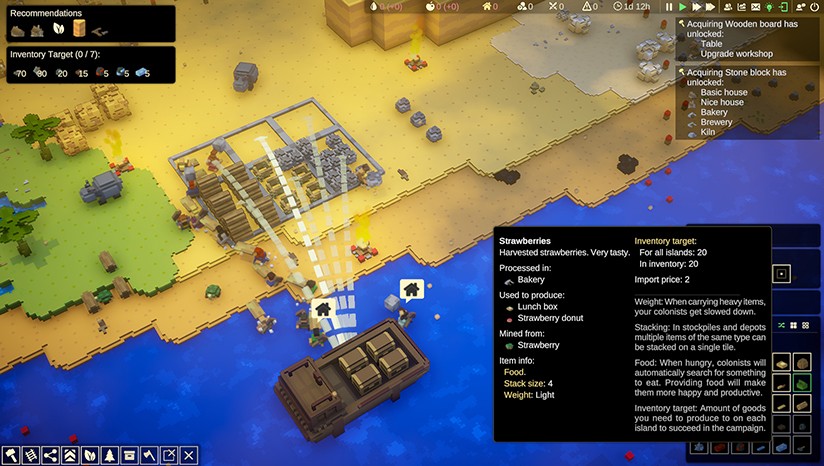This screenshot has width=824, height=466.
Task: Select the pine tree forestry tool
Action: (110, 455)
